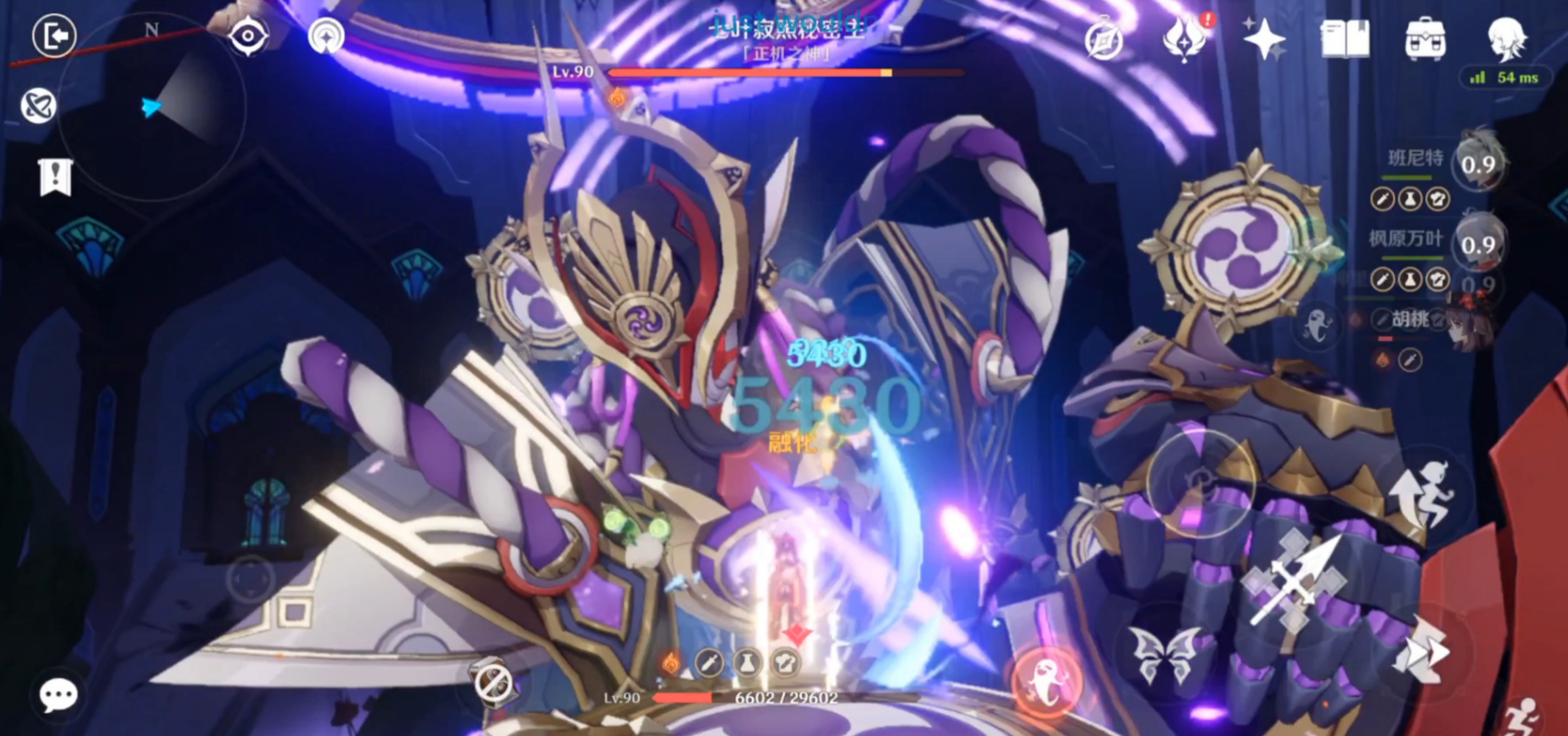The width and height of the screenshot is (1568, 736).
Task: Open the icon with the red notification badge
Action: (x=1185, y=39)
